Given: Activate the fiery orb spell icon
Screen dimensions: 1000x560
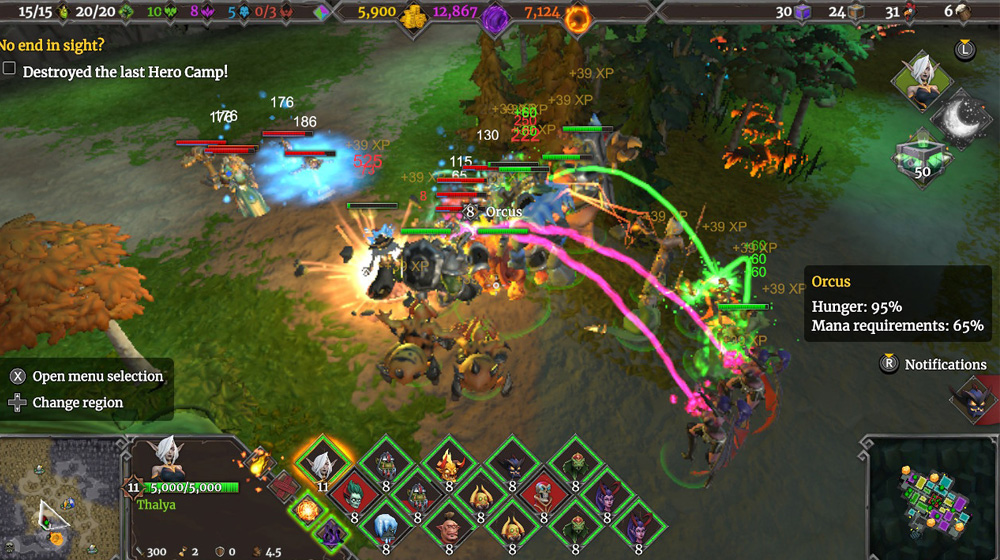Looking at the screenshot, I should coord(306,510).
